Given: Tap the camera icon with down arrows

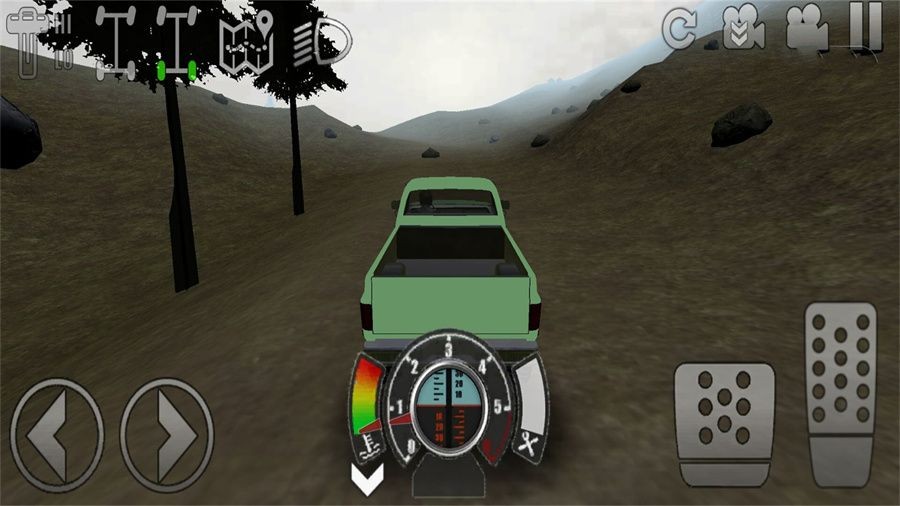Looking at the screenshot, I should pos(745,28).
